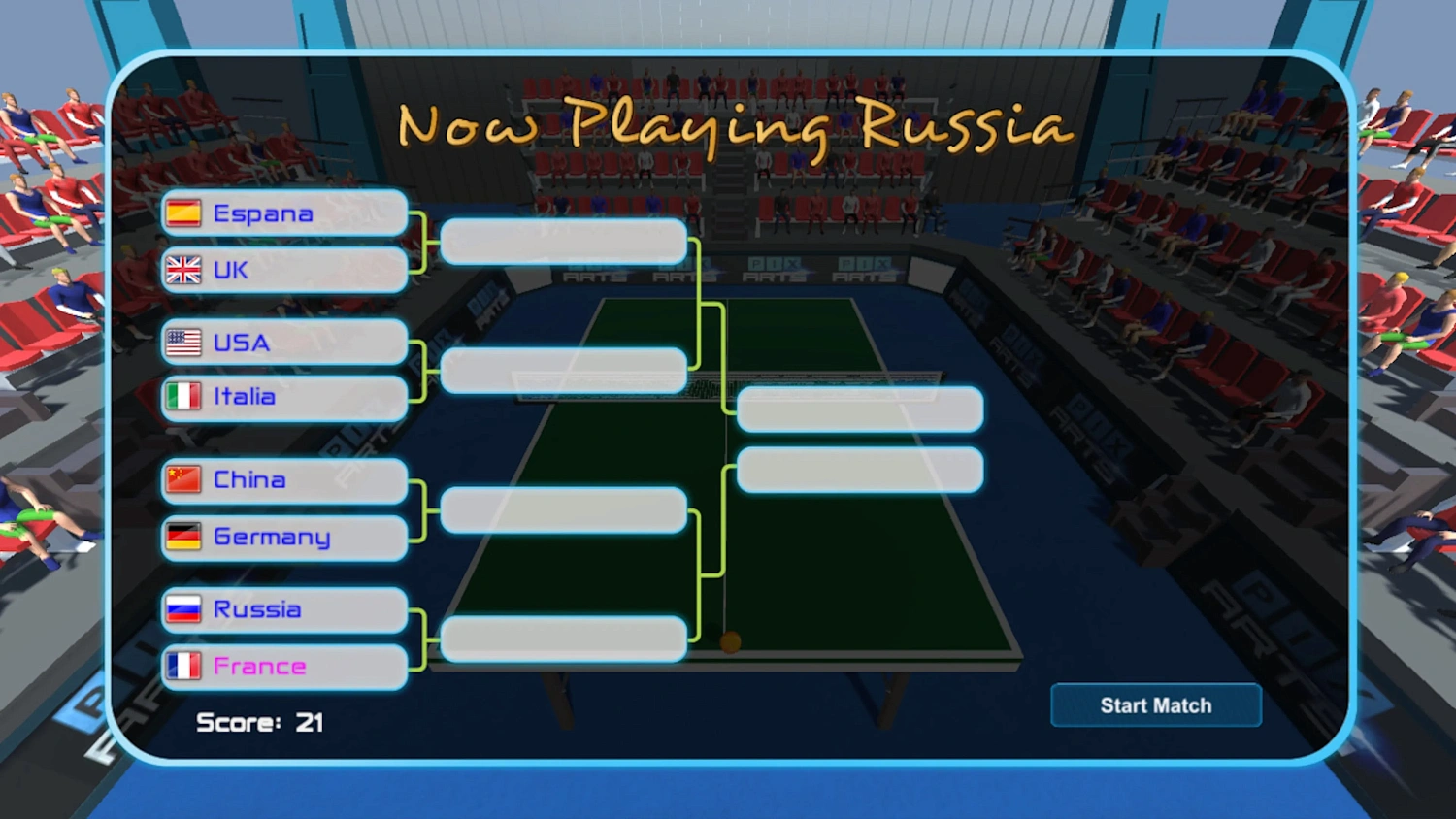
Task: Select the bottom semifinal winner slot
Action: click(859, 470)
